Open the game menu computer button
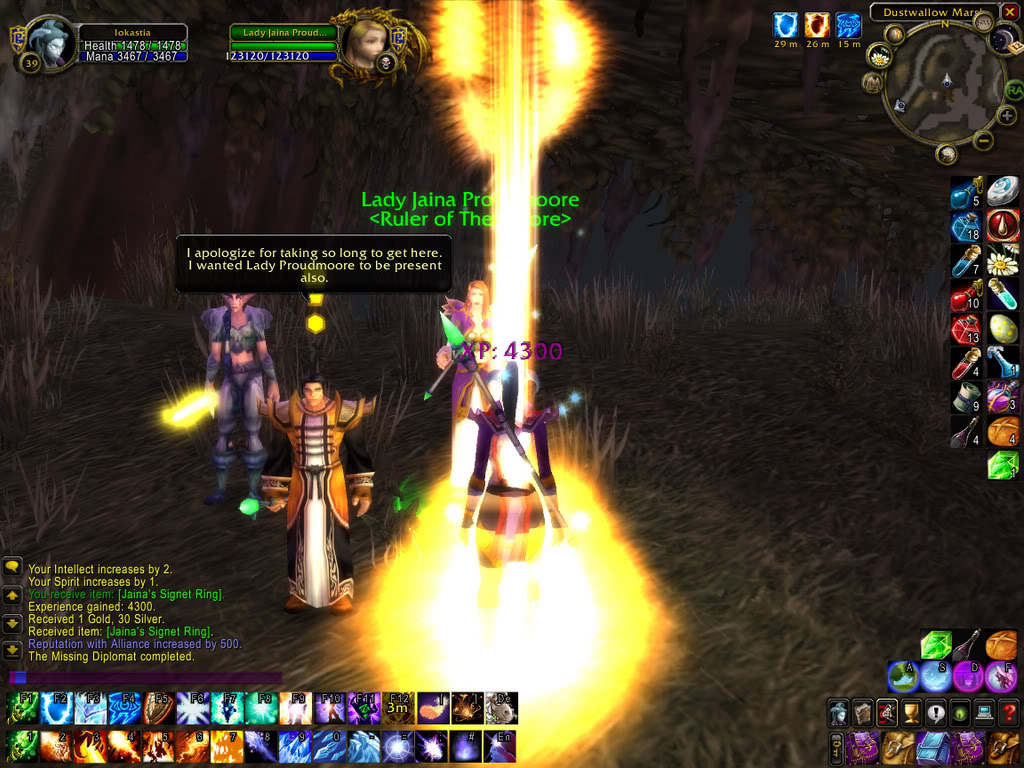 pos(985,712)
